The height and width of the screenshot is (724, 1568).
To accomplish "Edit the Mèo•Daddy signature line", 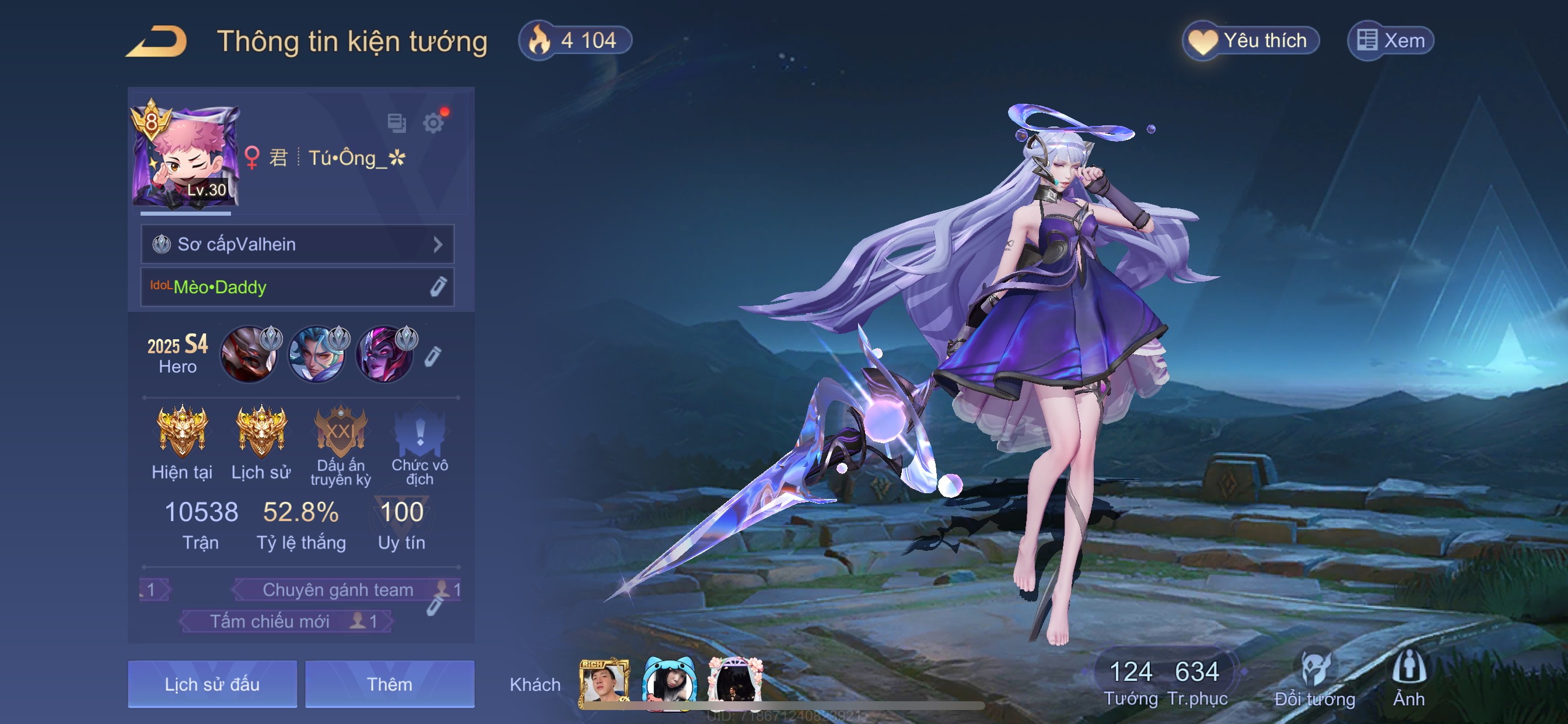I will (x=437, y=287).
